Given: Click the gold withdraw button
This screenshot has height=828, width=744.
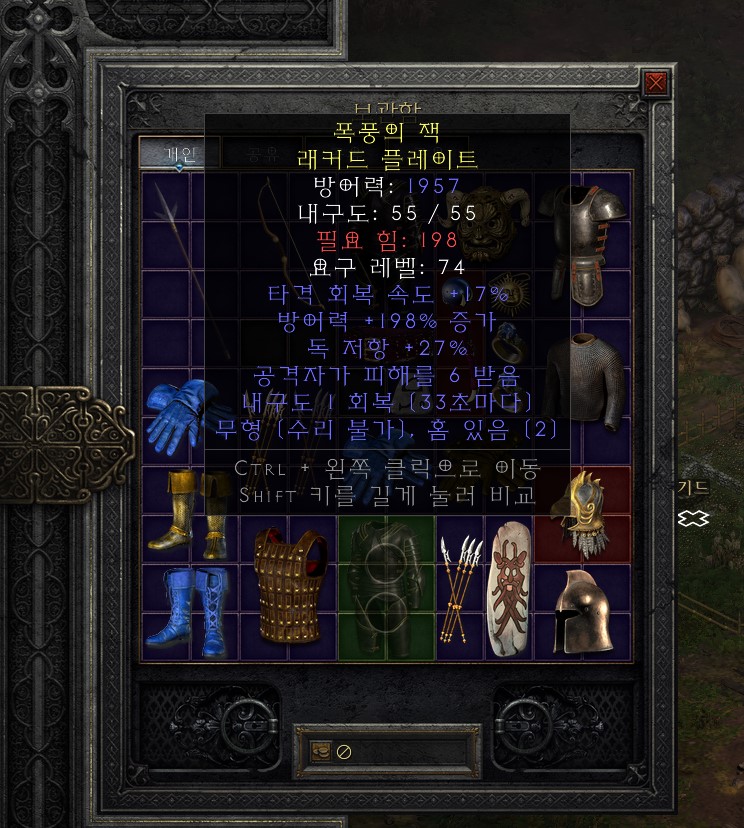Looking at the screenshot, I should click(x=322, y=751).
